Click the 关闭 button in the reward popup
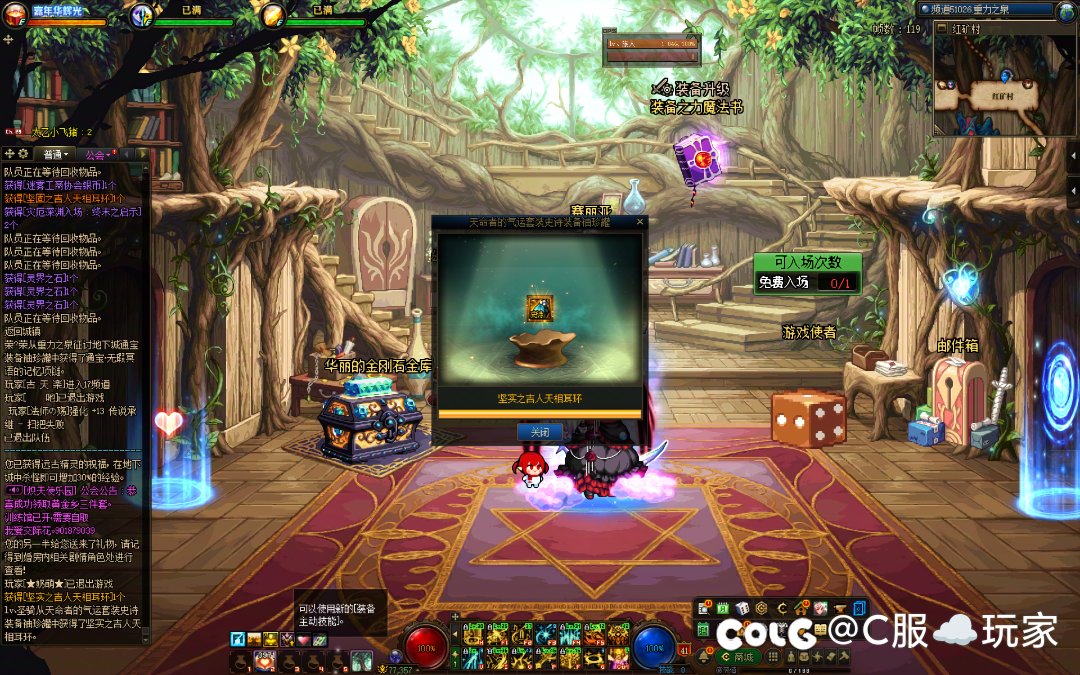Image resolution: width=1080 pixels, height=675 pixels. coord(539,432)
